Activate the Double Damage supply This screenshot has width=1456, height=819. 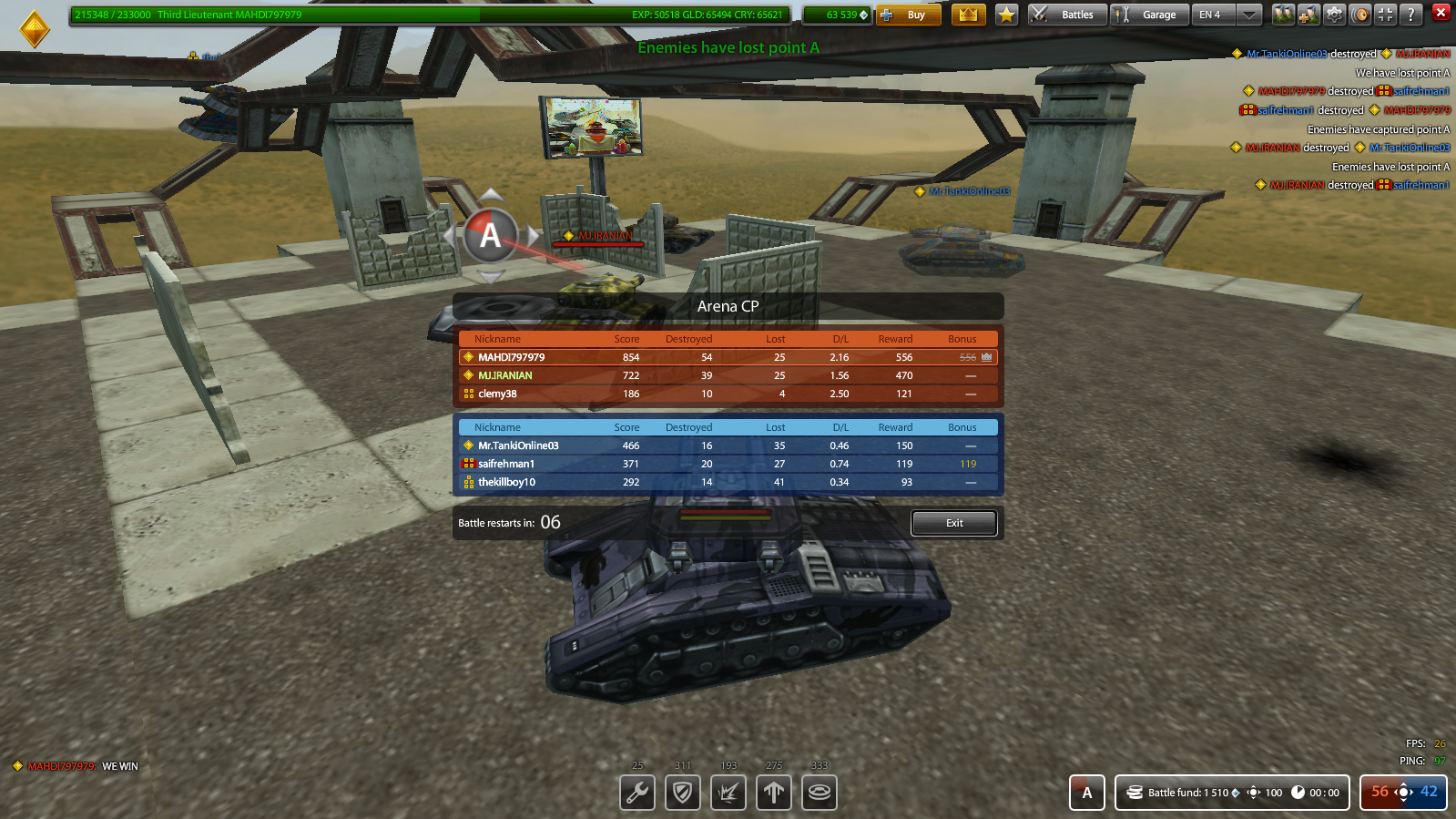click(728, 793)
